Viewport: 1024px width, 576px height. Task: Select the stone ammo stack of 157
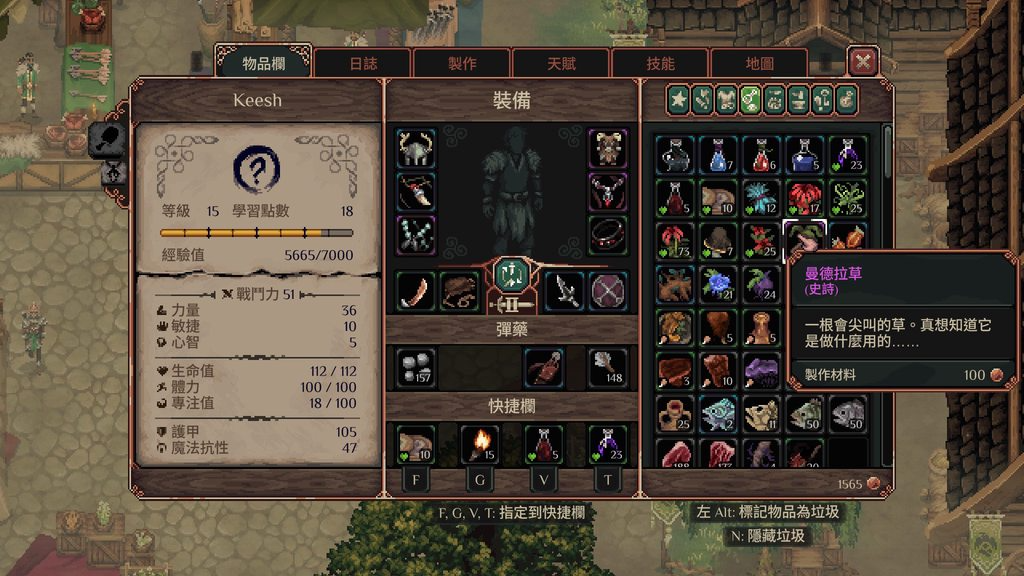(x=415, y=367)
